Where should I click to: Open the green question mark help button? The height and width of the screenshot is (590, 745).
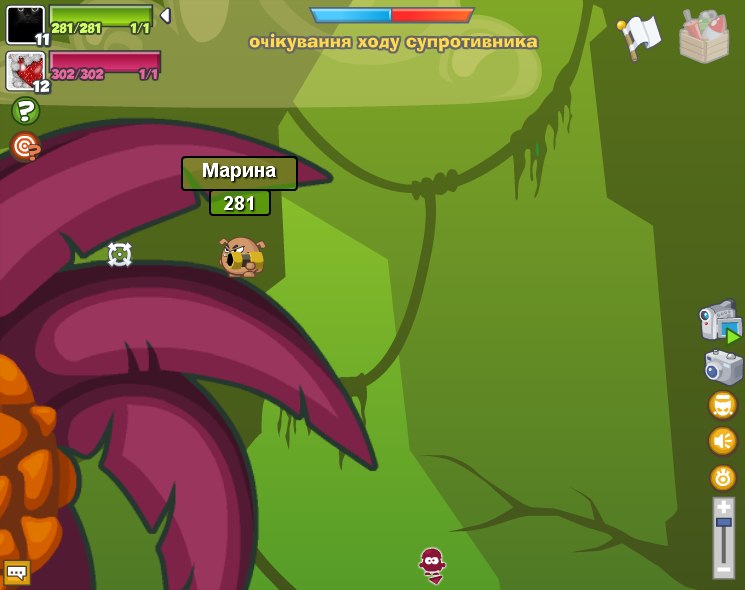25,111
